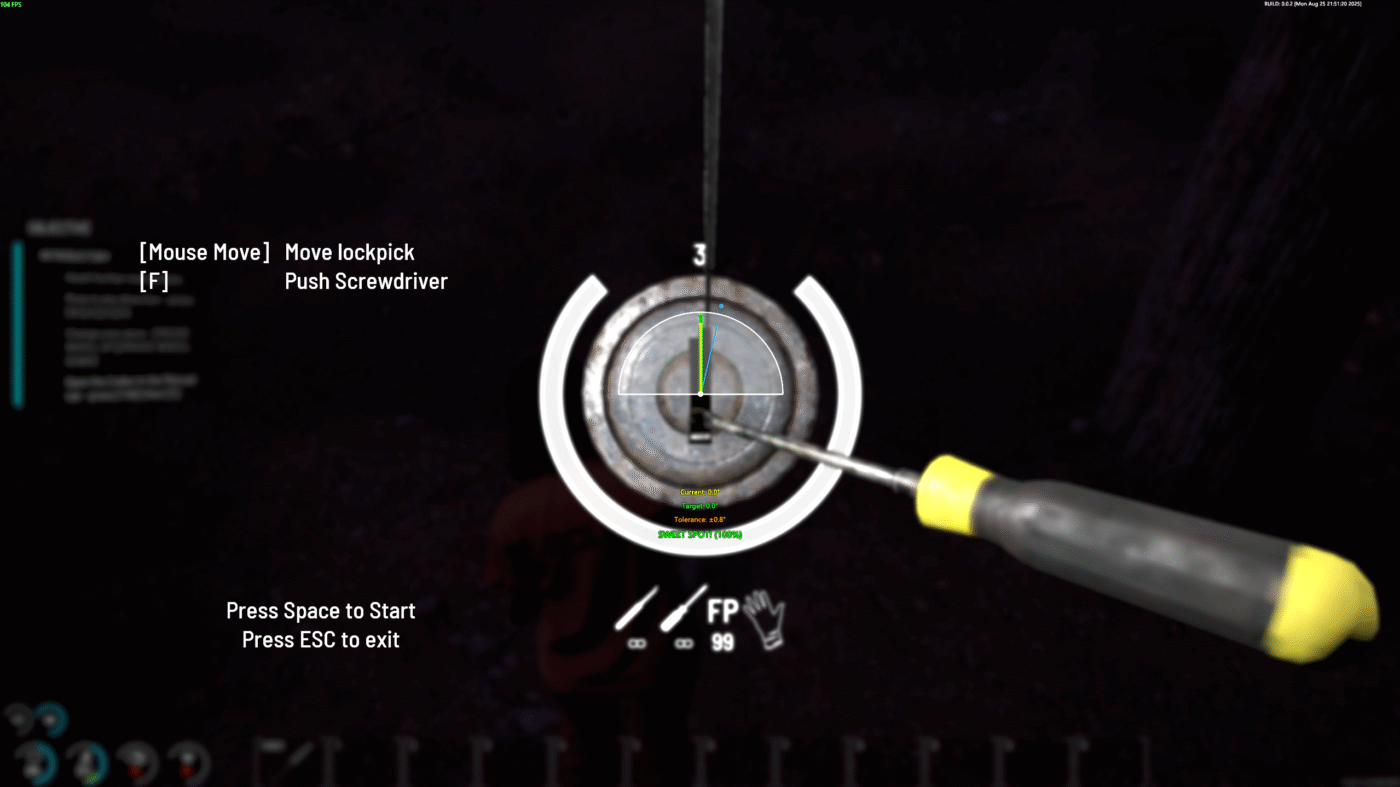
Task: Select the lockpick tool icon
Action: click(x=634, y=609)
